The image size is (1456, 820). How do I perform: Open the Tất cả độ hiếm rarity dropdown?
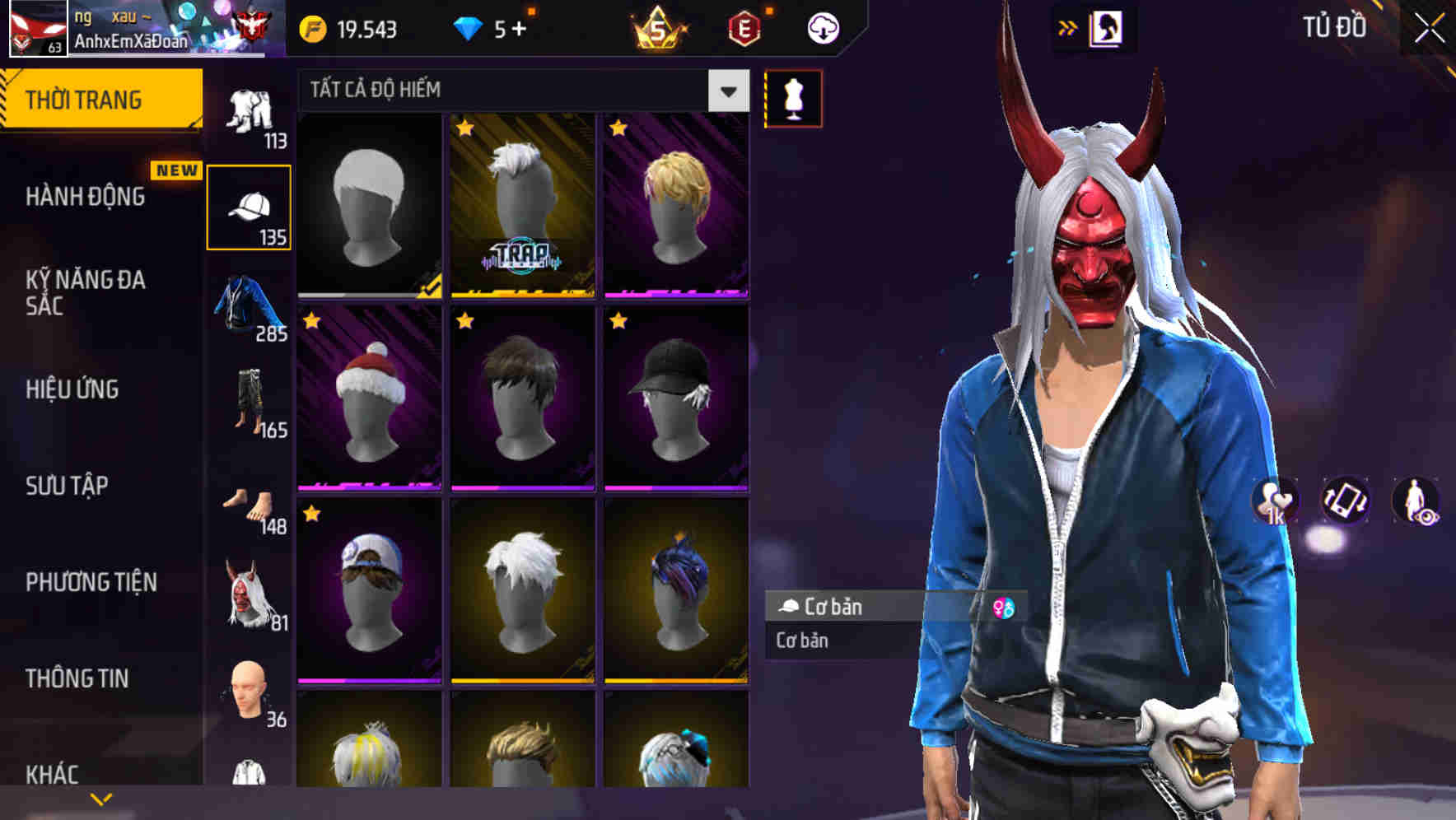coord(517,89)
